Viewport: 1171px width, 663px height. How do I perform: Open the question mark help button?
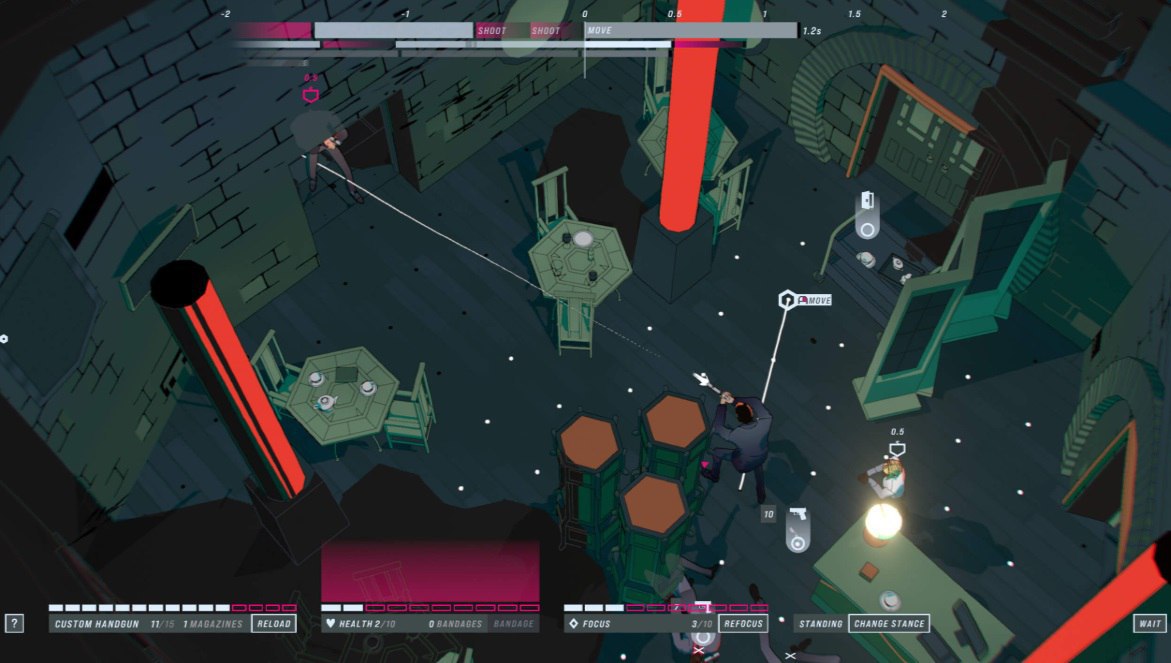[x=14, y=623]
